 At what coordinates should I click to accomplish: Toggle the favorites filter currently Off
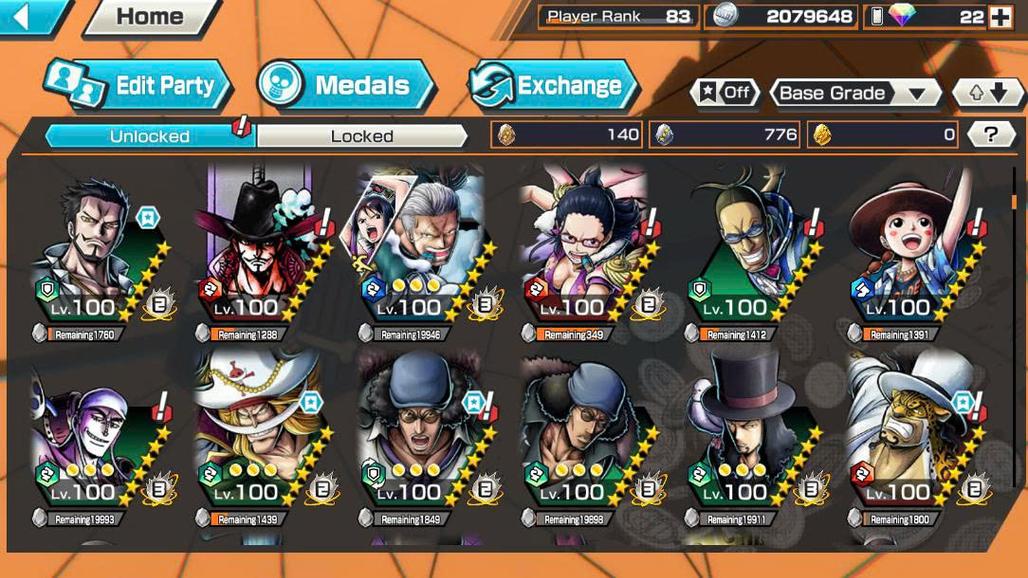tap(724, 93)
